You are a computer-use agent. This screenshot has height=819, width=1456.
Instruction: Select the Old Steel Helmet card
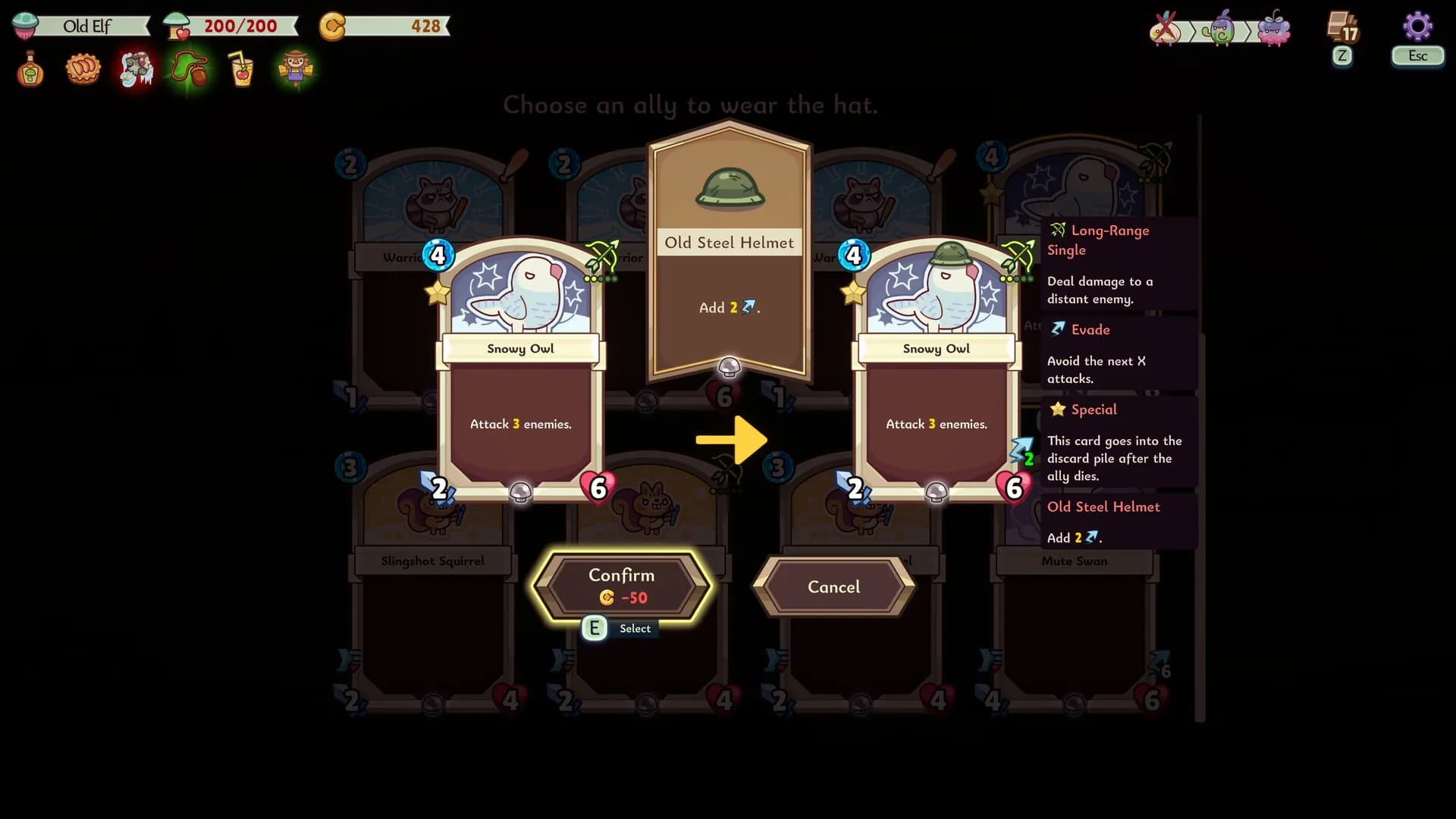coord(728,250)
